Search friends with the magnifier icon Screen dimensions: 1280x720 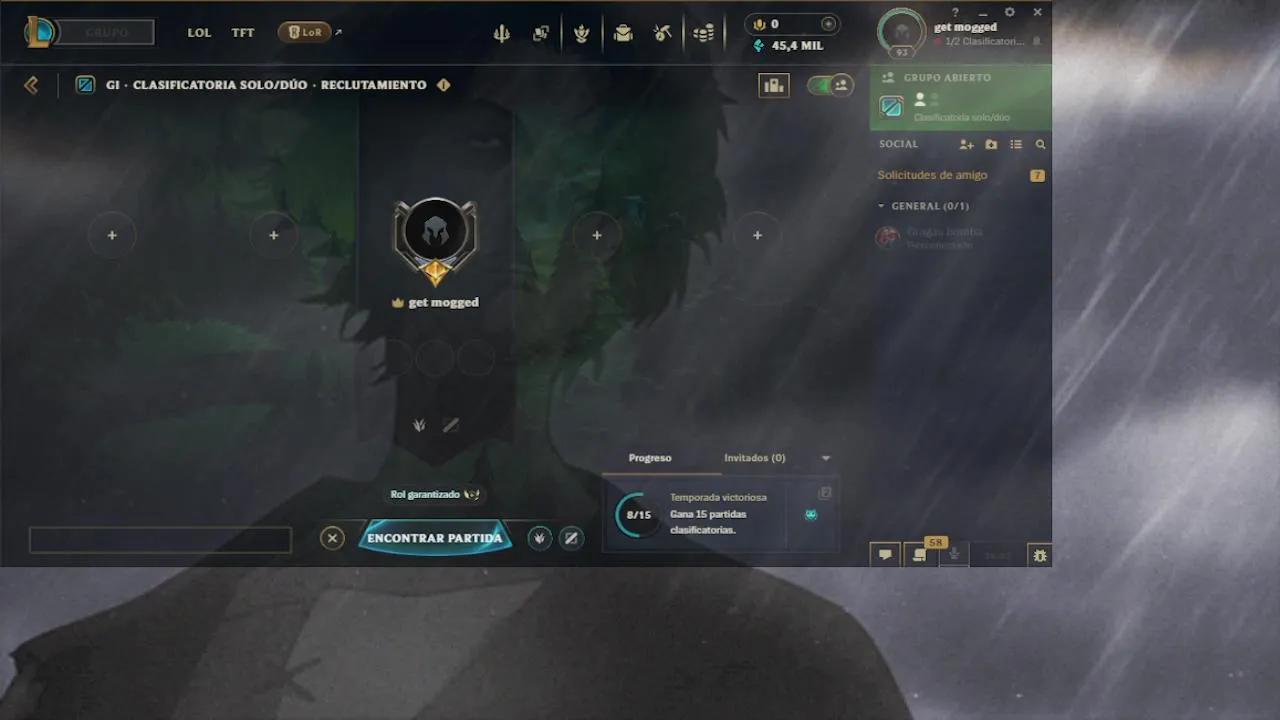[x=1040, y=144]
